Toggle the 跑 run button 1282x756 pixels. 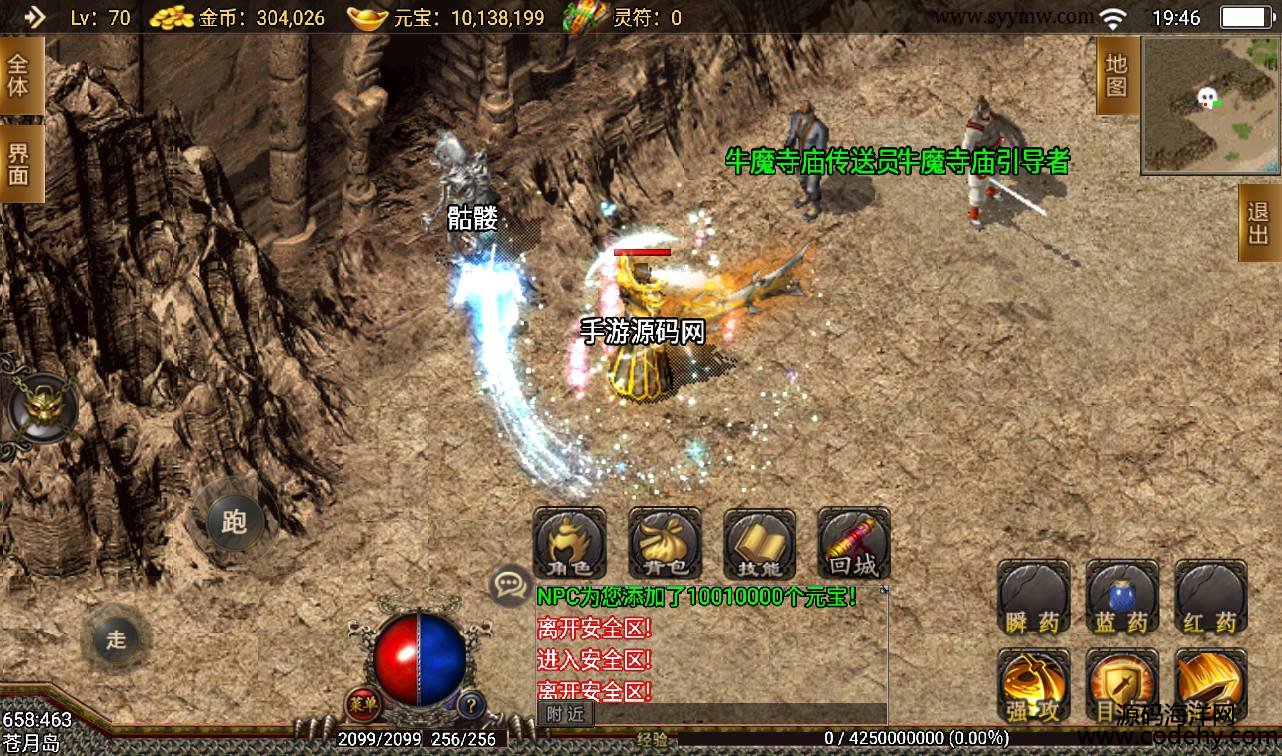point(234,521)
